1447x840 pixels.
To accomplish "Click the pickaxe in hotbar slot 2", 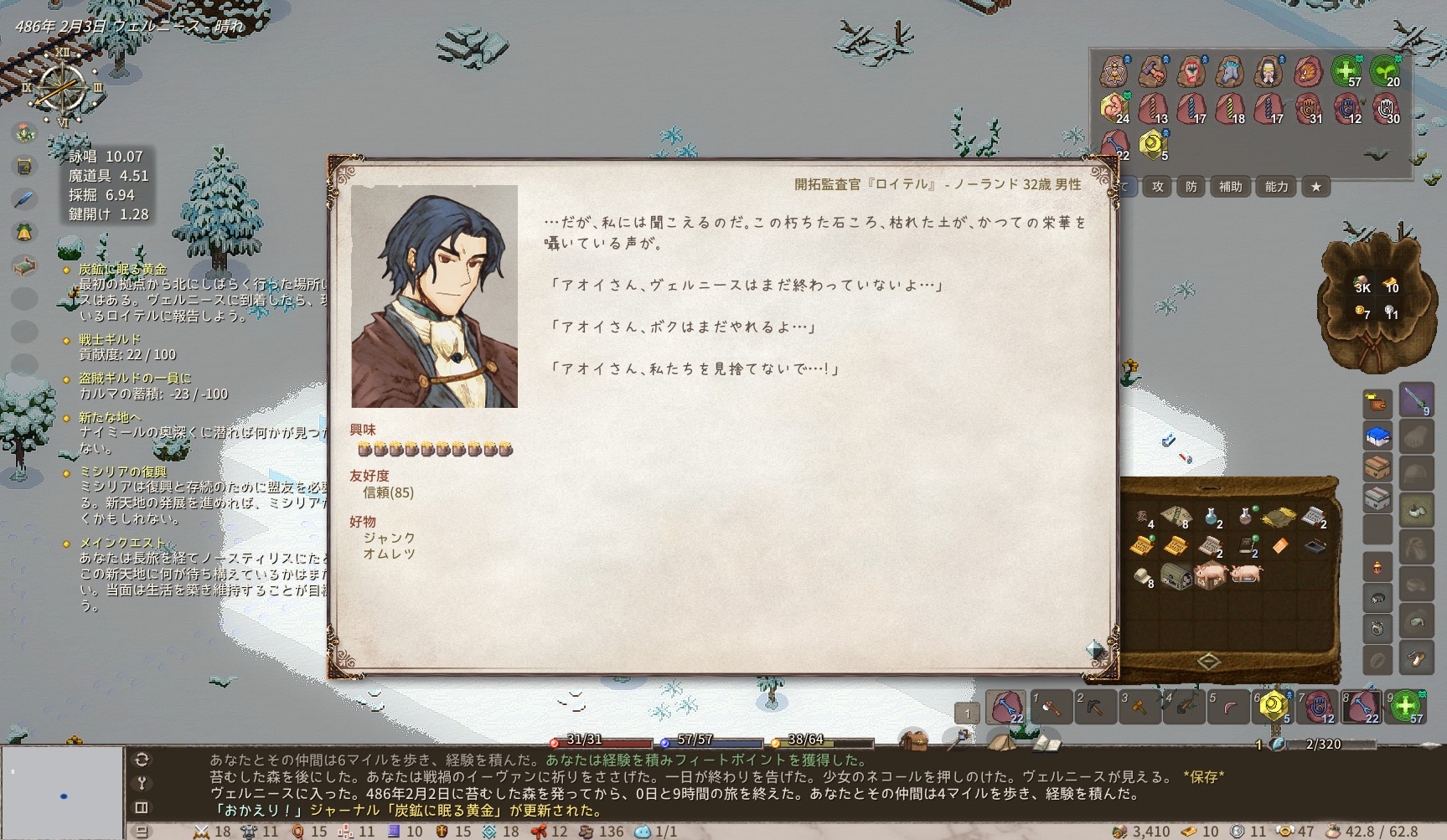I will [x=1094, y=708].
